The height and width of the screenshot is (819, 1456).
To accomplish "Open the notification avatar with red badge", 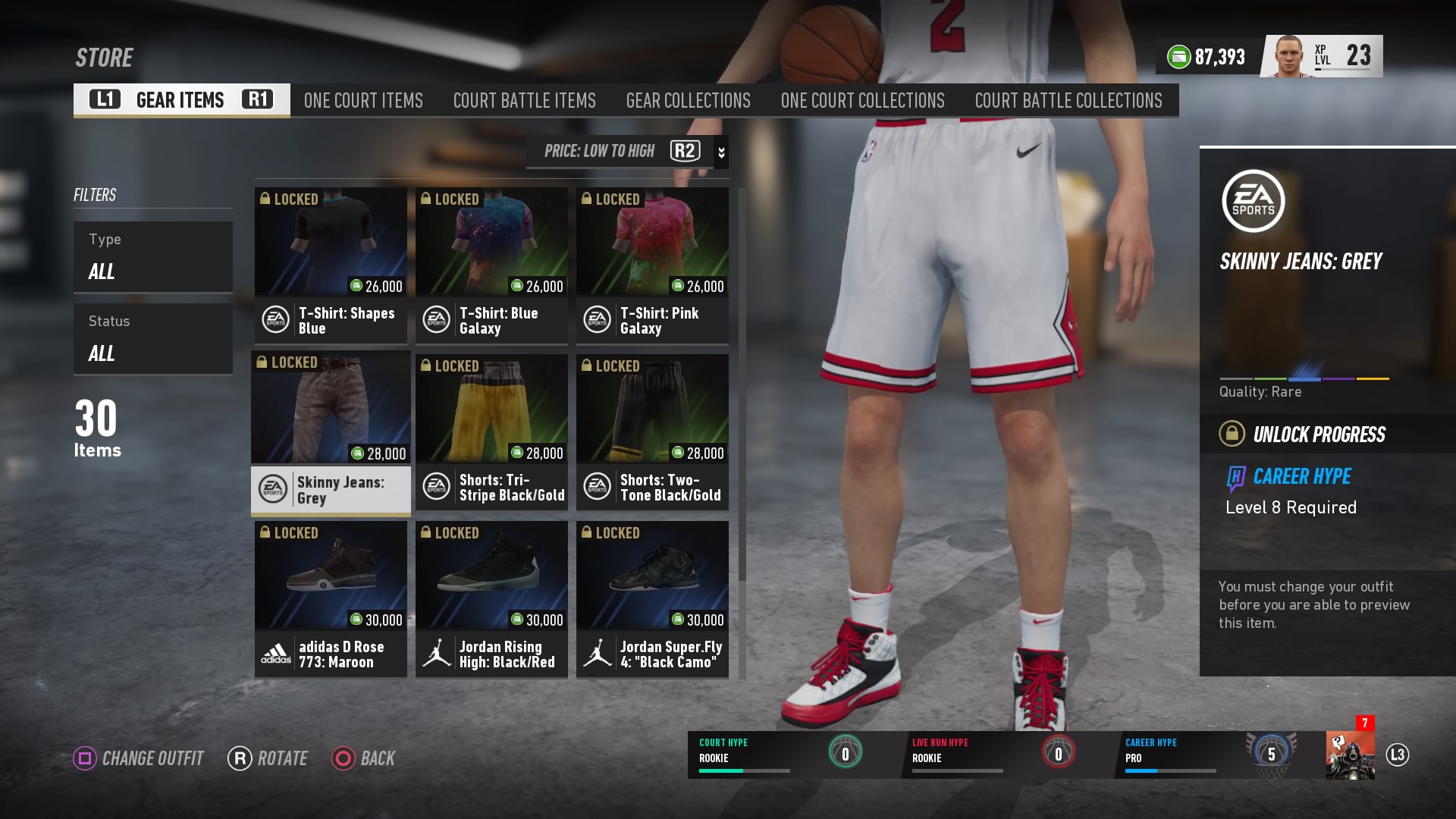I will [1350, 754].
